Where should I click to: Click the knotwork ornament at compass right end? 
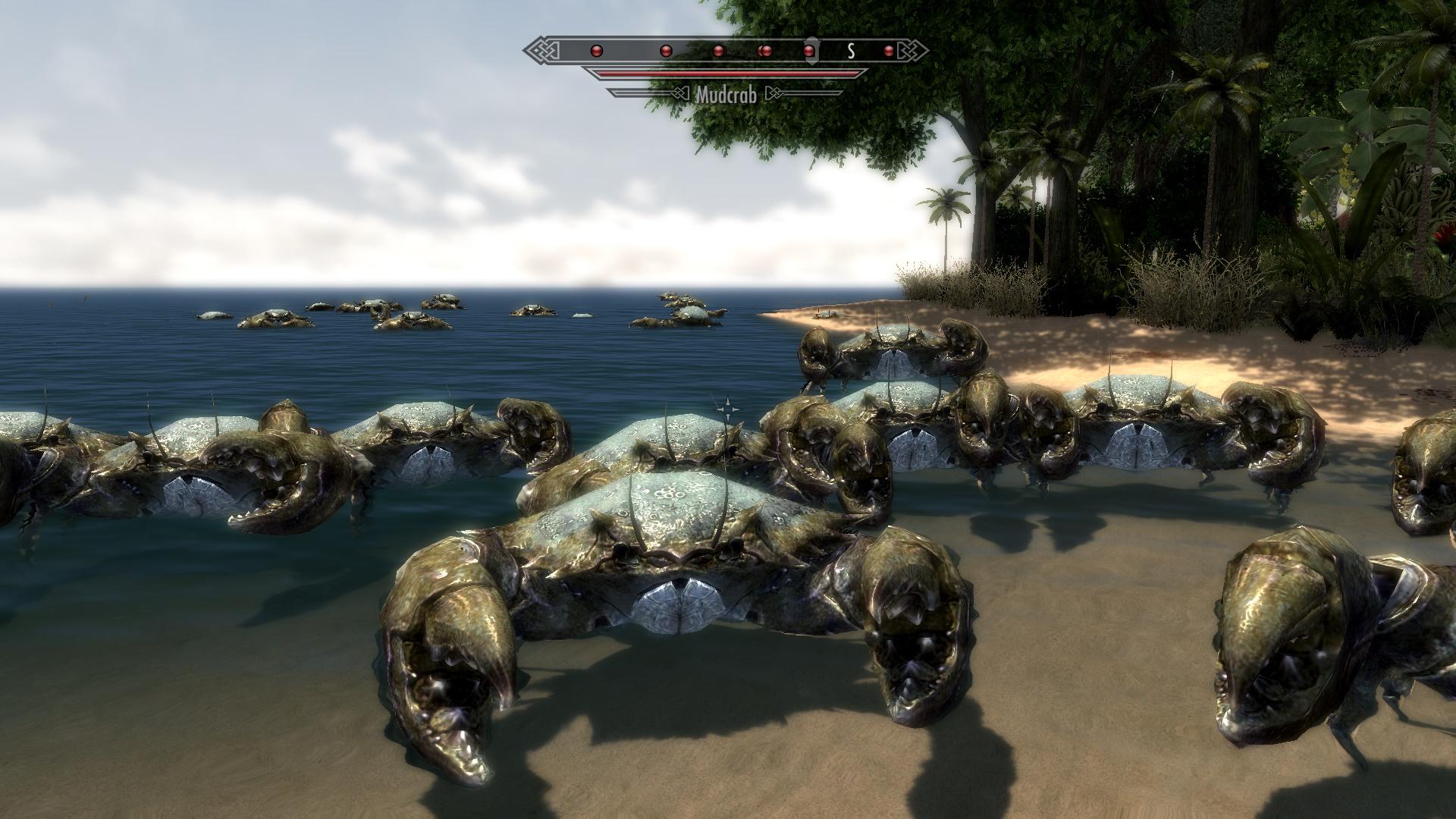916,50
